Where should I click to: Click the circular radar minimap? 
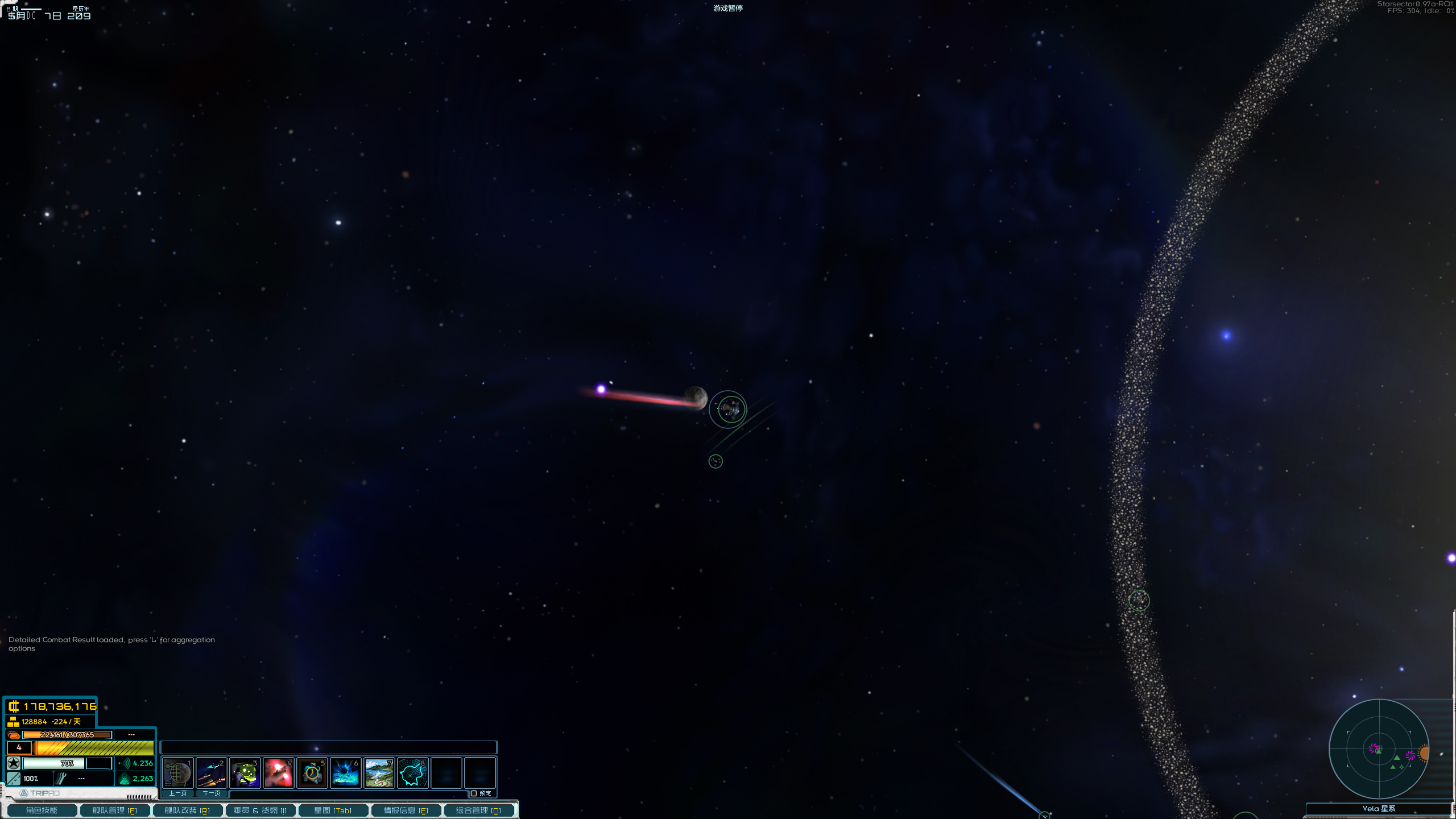point(1379,749)
